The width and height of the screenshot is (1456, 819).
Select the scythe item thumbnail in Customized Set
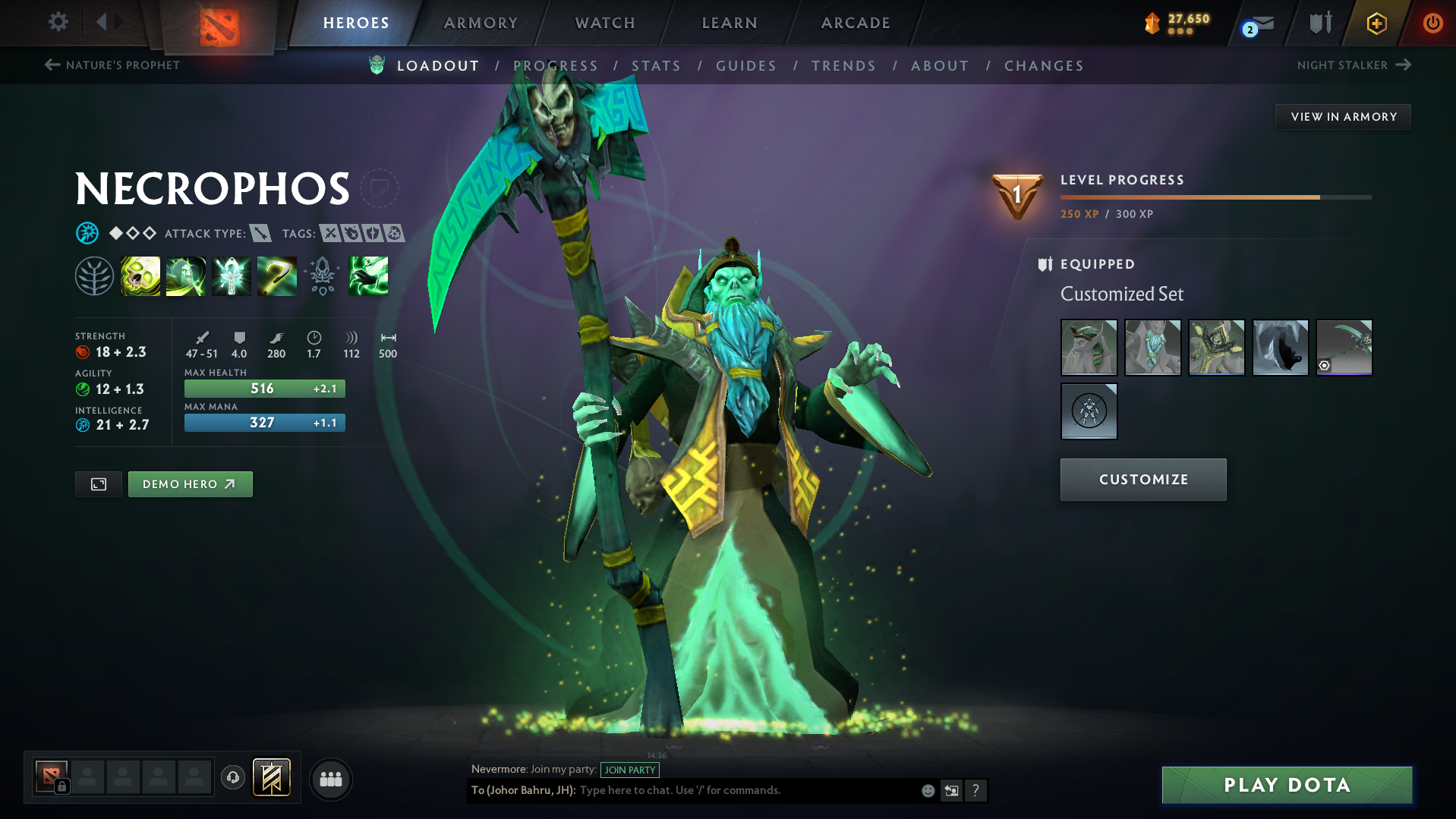point(1344,348)
